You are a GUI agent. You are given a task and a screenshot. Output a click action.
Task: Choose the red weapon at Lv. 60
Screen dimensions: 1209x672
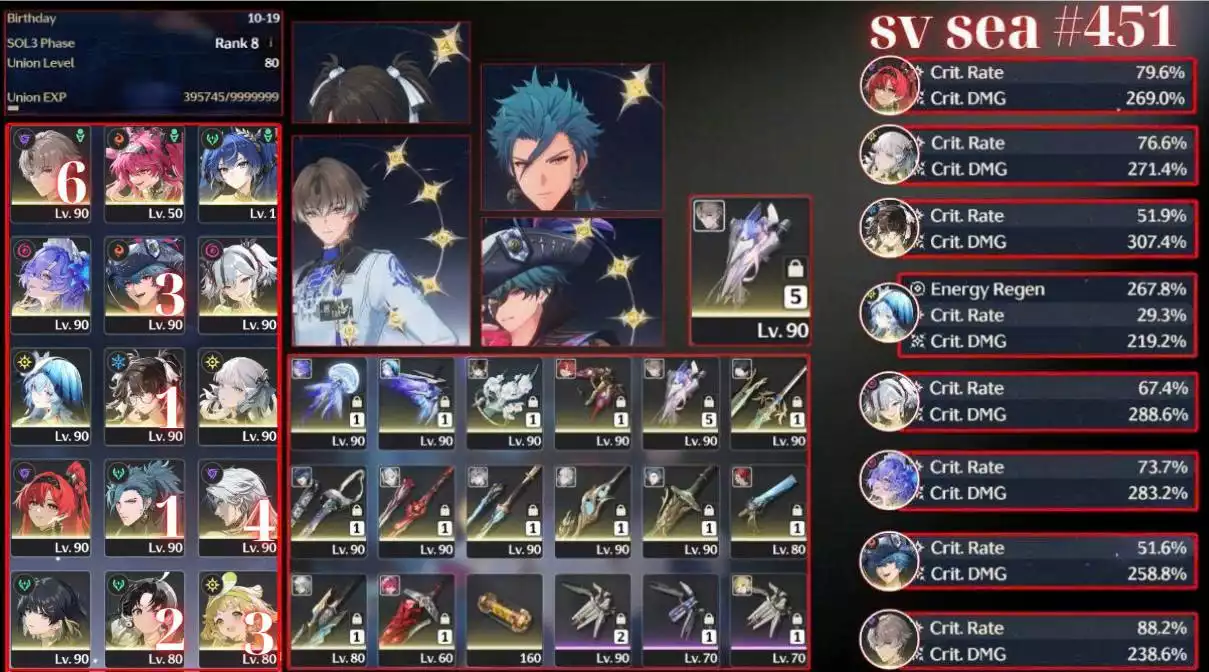pos(417,620)
